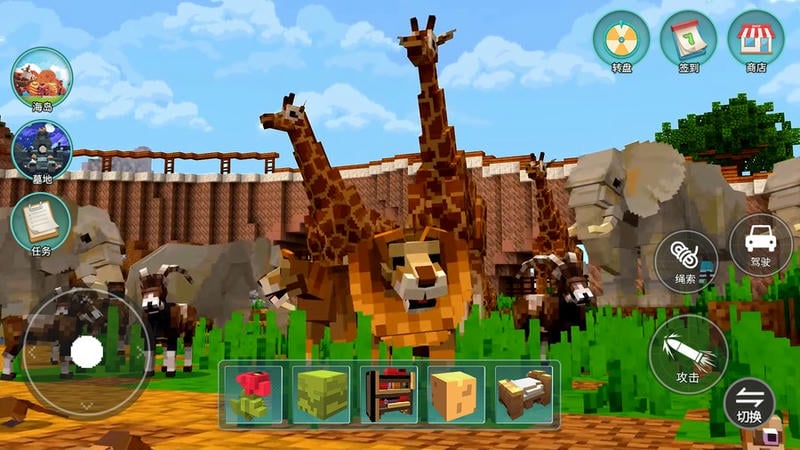
Task: Travel to the 海岛 island
Action: pyautogui.click(x=41, y=76)
